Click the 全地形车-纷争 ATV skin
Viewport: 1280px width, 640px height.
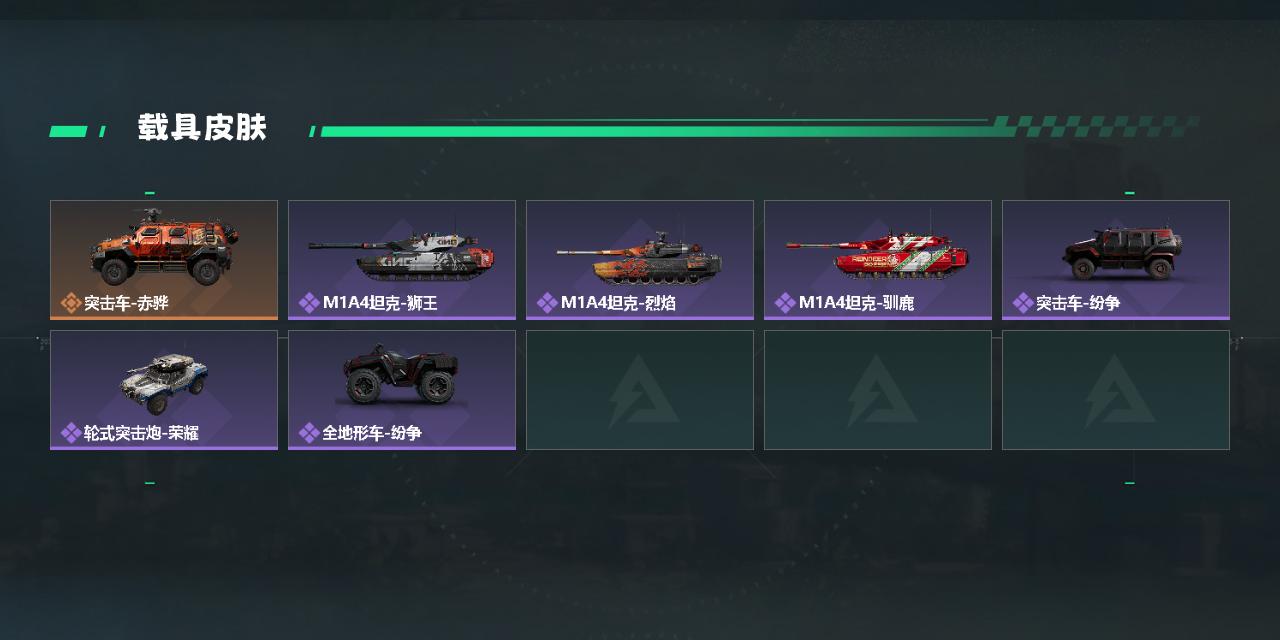click(x=402, y=389)
